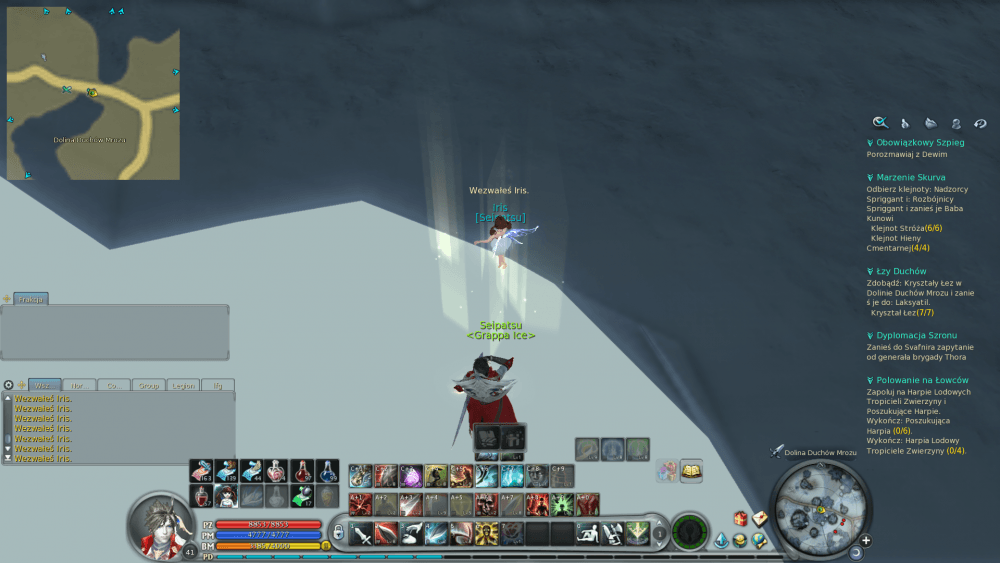Screen dimensions: 1000x563
Task: Select the Obowiązkowy Szpieg quest
Action: pos(920,143)
